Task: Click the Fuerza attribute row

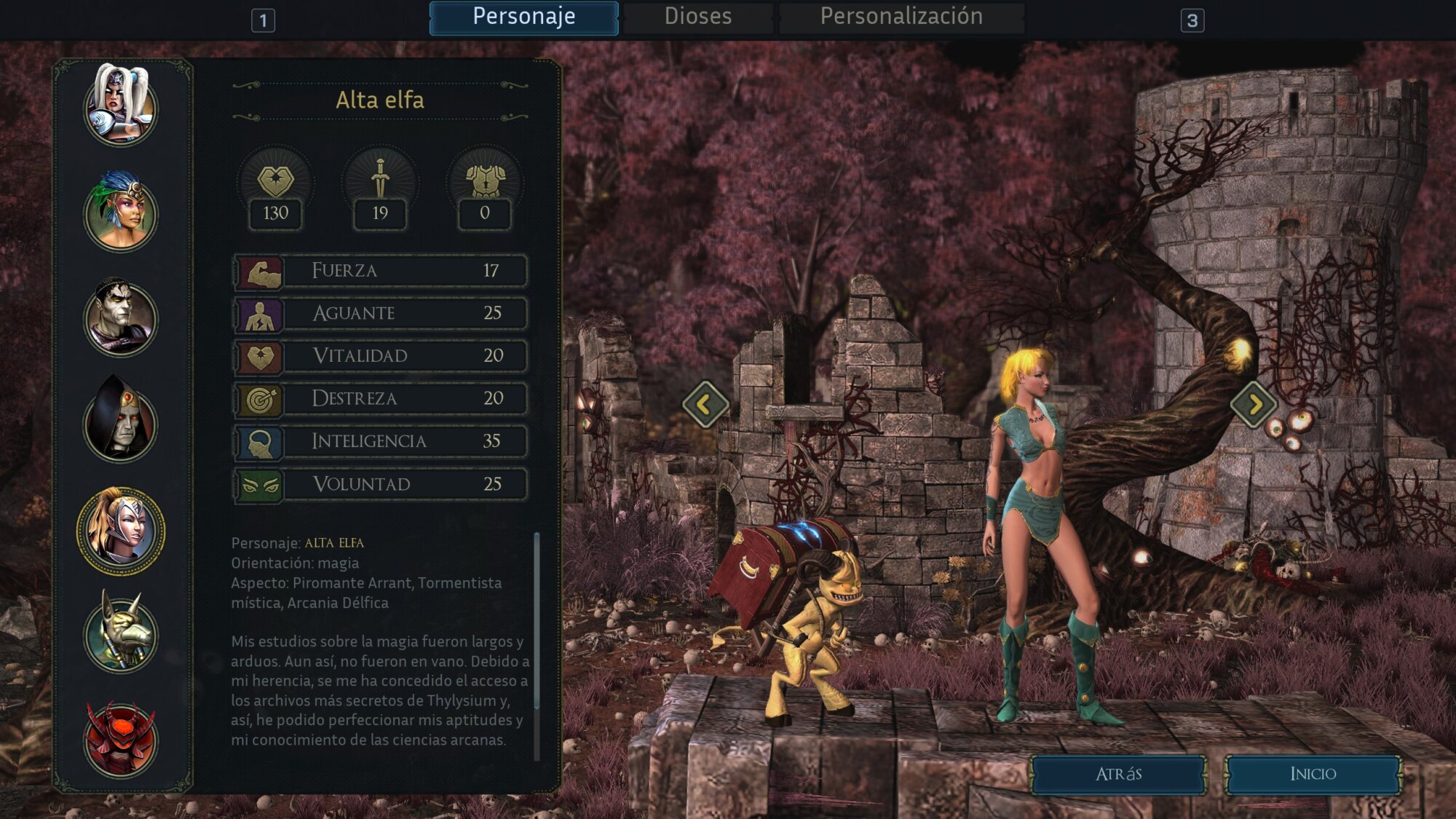Action: pos(380,271)
